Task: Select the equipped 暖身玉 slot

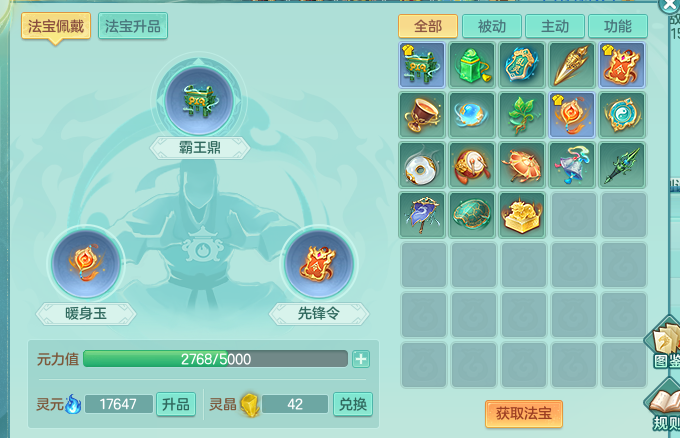Action: tap(86, 264)
